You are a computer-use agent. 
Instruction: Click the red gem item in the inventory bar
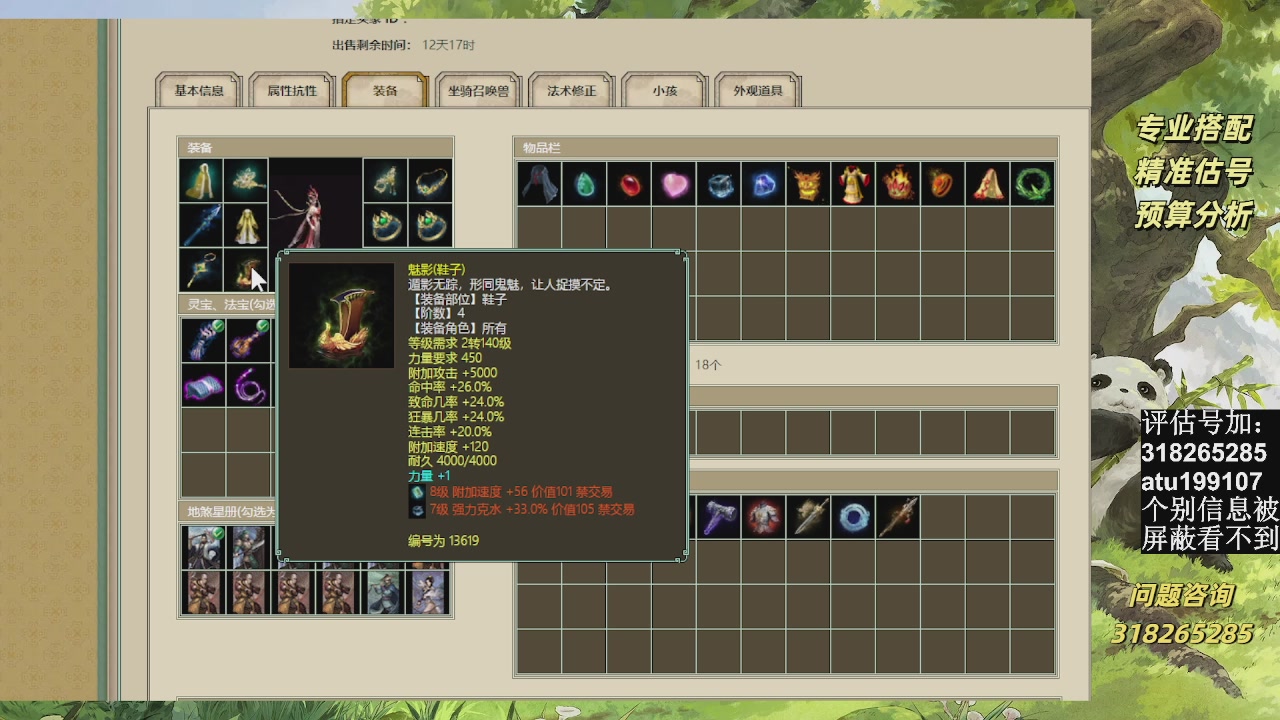point(629,183)
